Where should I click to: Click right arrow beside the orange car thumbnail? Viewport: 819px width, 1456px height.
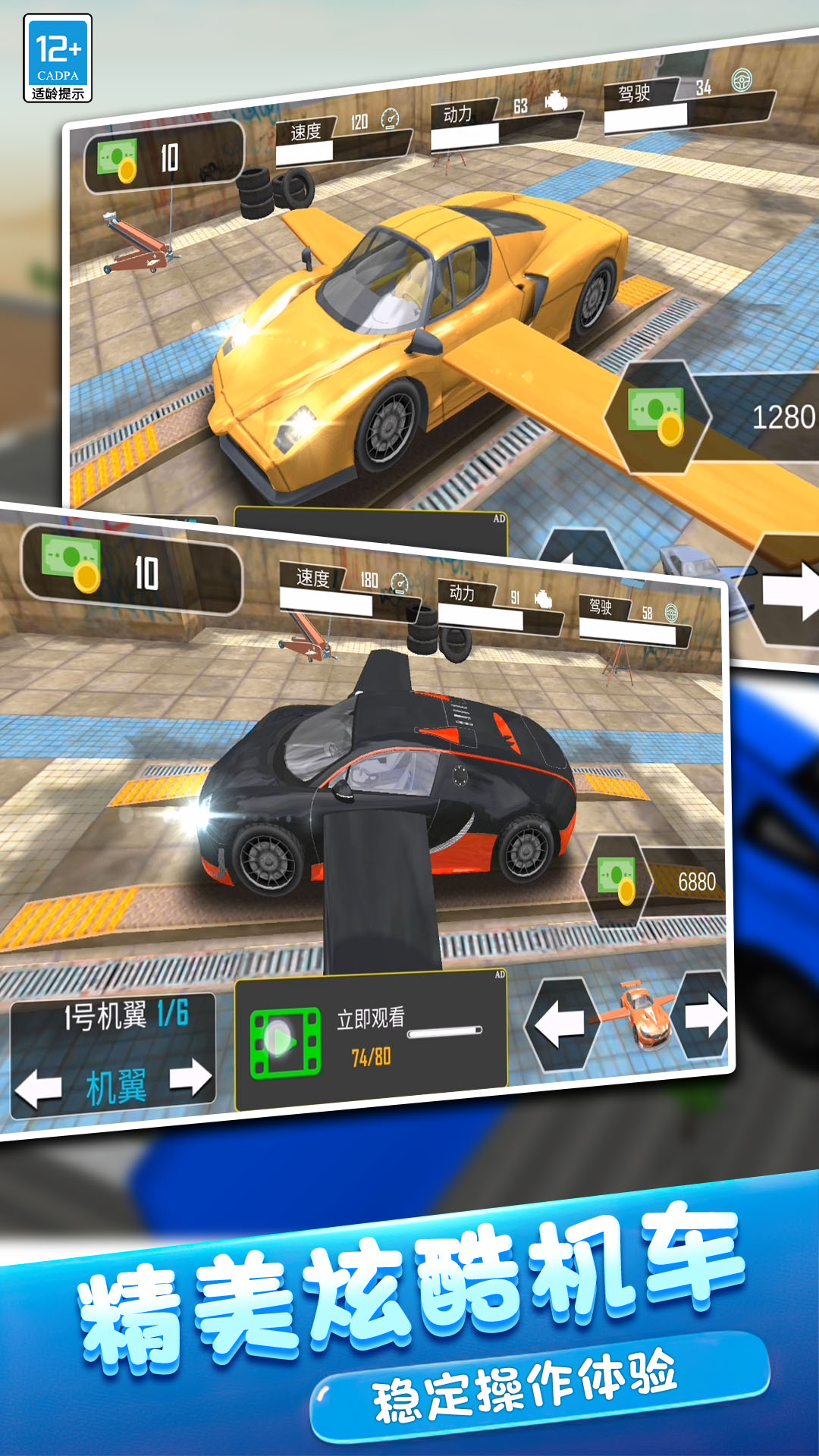(705, 1016)
